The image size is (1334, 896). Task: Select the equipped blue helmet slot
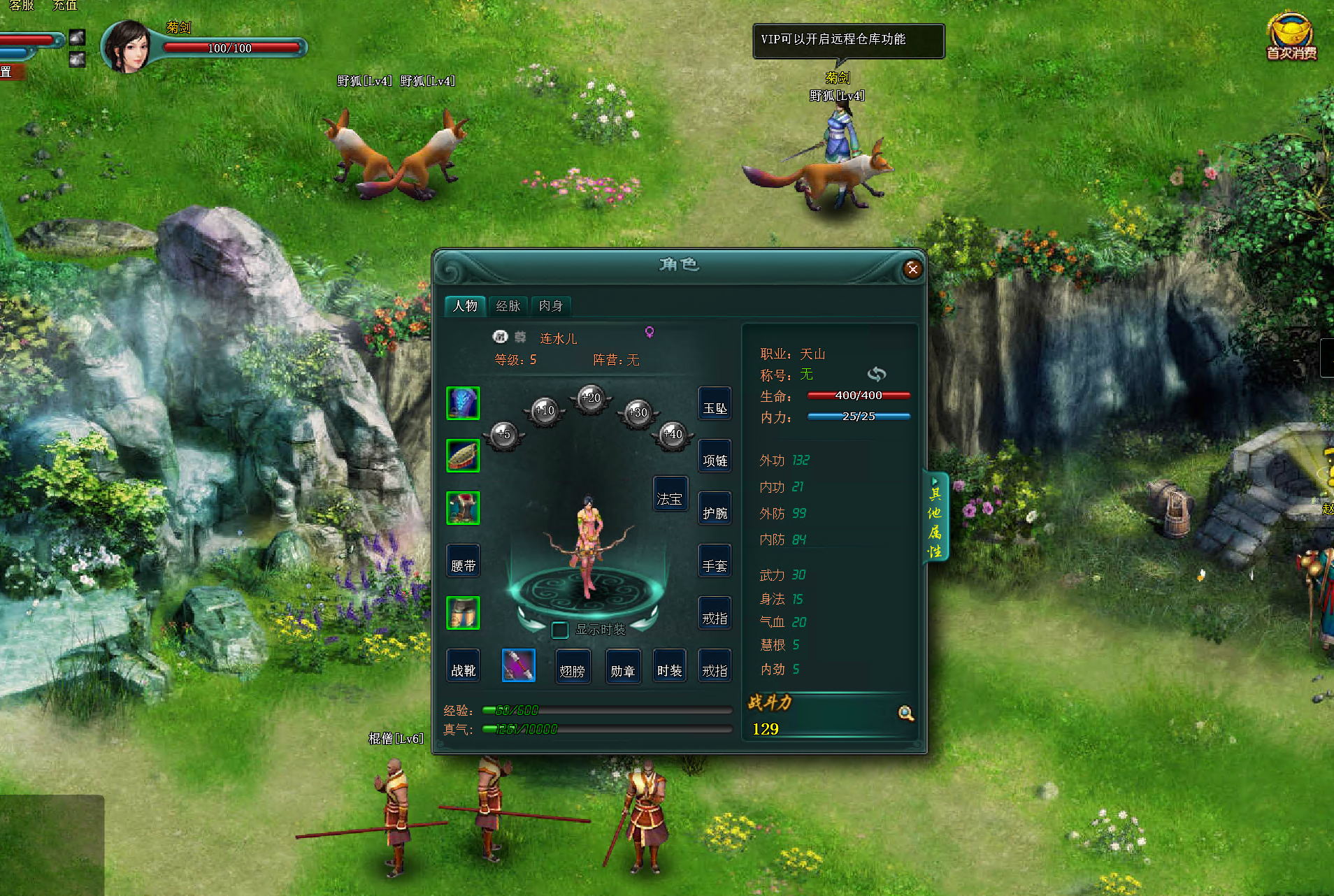pyautogui.click(x=463, y=404)
